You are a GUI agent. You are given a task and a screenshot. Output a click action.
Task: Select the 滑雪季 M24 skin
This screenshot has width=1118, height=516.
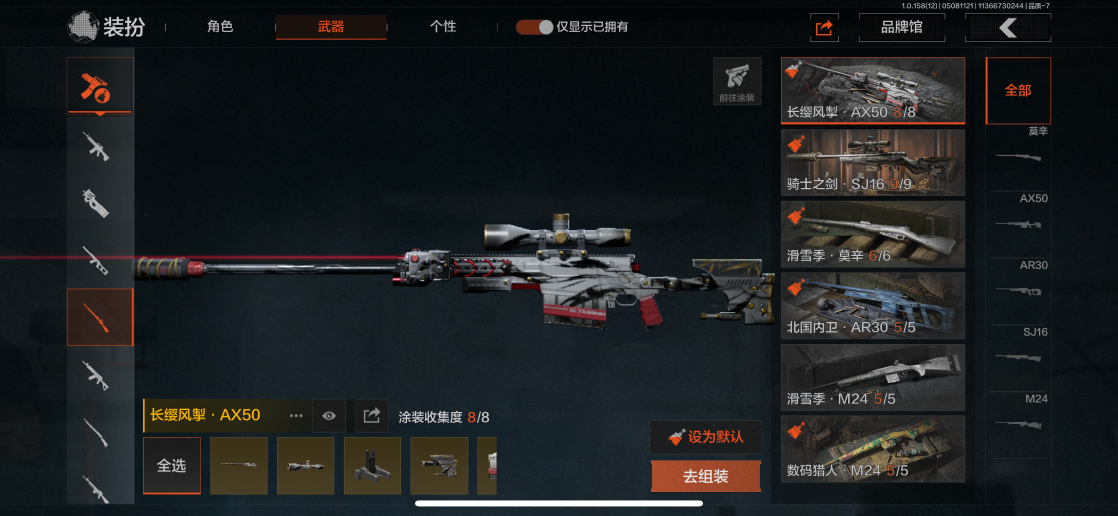coord(873,377)
